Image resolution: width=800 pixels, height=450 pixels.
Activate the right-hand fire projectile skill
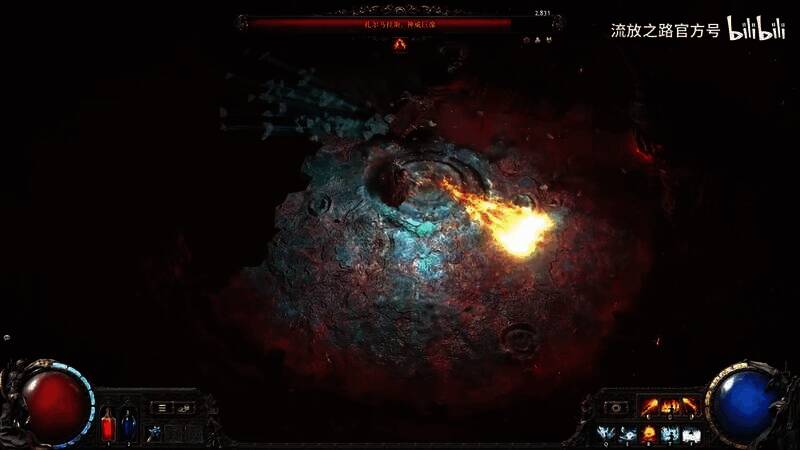point(689,407)
